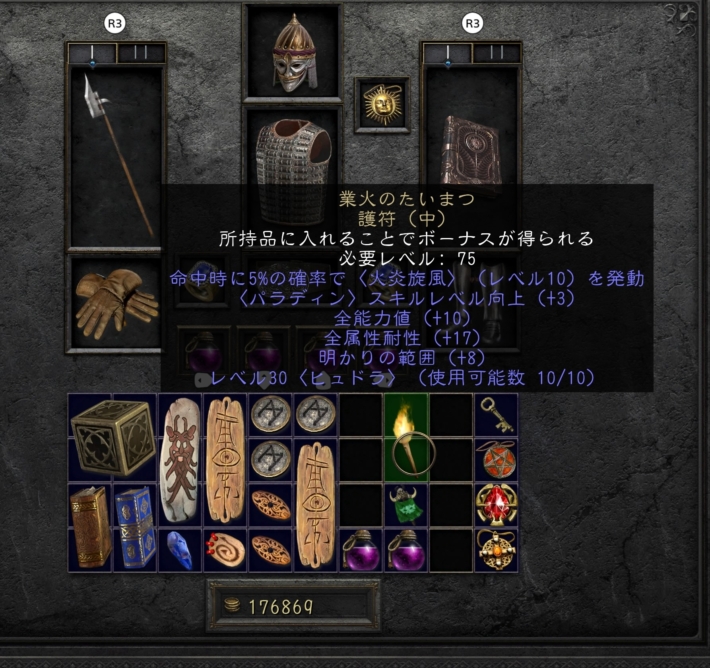Click the equipped leather gloves

coord(113,301)
